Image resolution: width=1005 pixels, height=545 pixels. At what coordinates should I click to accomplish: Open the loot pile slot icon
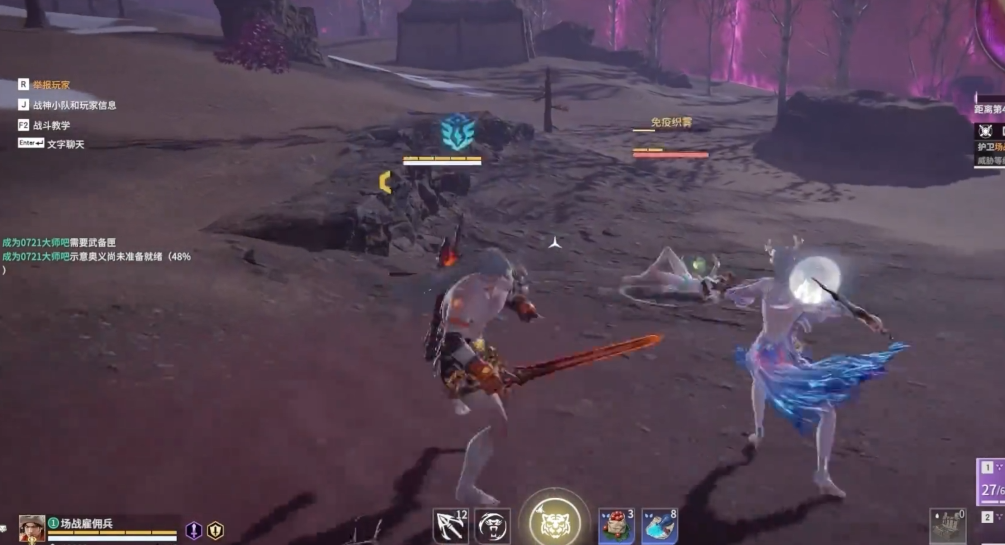(x=946, y=527)
